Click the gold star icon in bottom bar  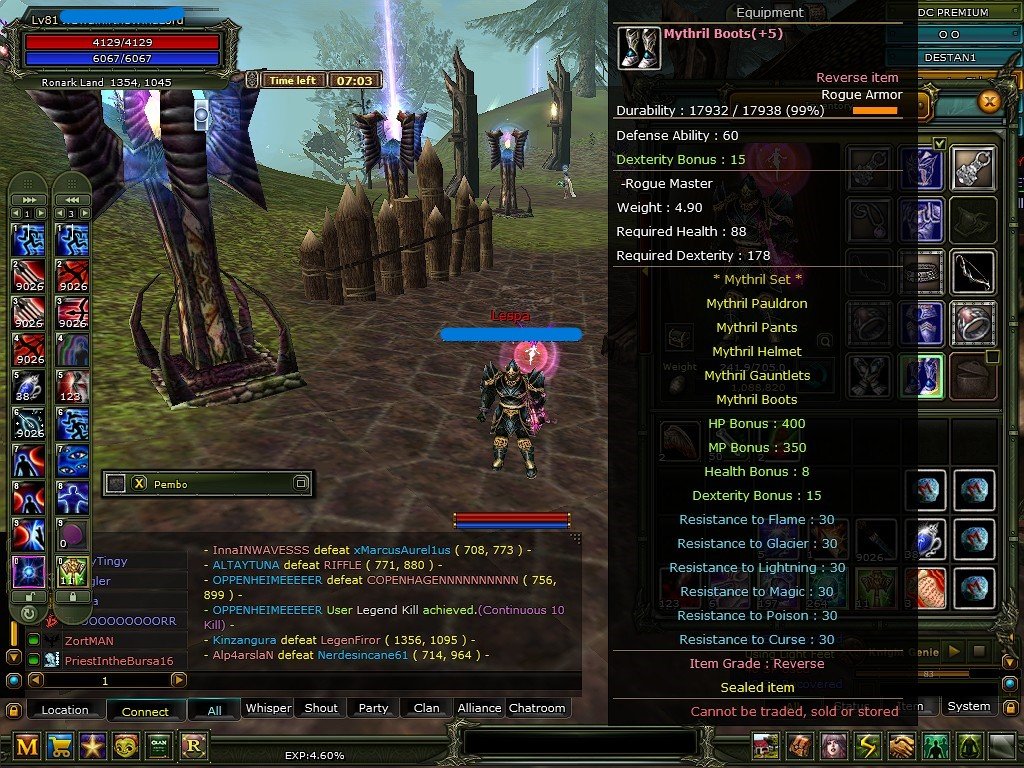pos(93,745)
